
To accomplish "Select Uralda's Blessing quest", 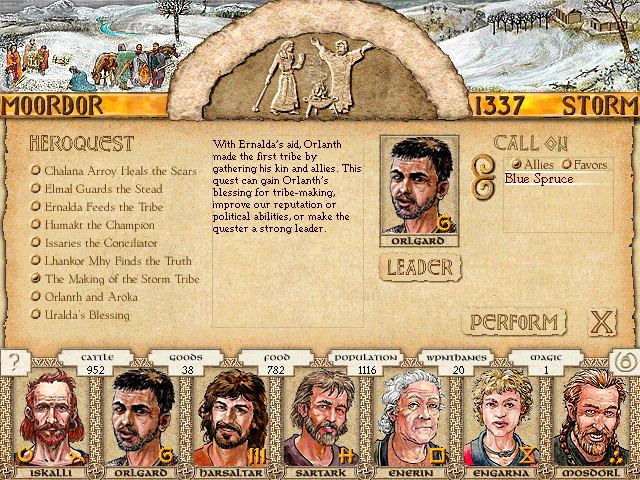I will click(86, 315).
